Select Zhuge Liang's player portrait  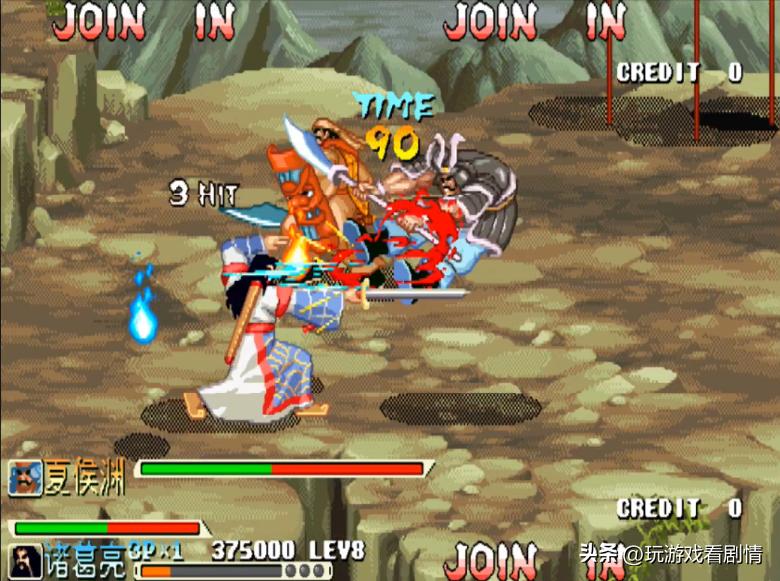coord(26,561)
